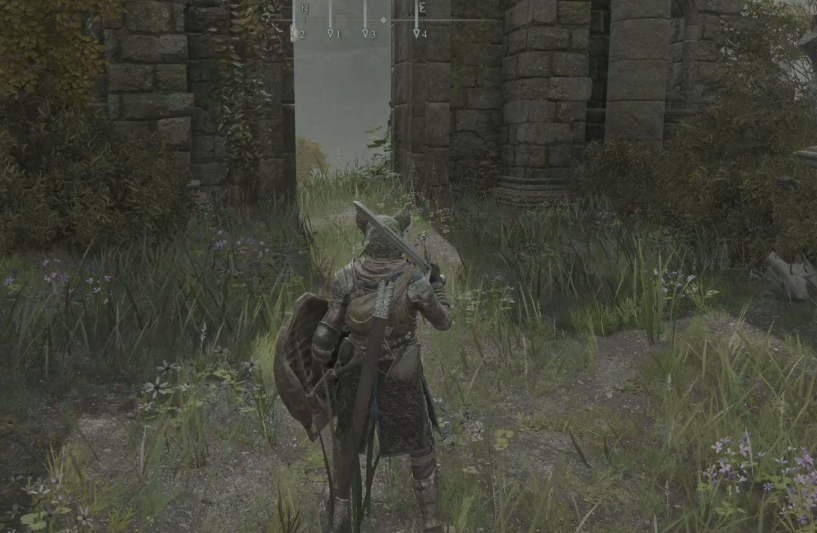Choose beacon marker 3 on the compass
The height and width of the screenshot is (533, 817).
click(366, 33)
